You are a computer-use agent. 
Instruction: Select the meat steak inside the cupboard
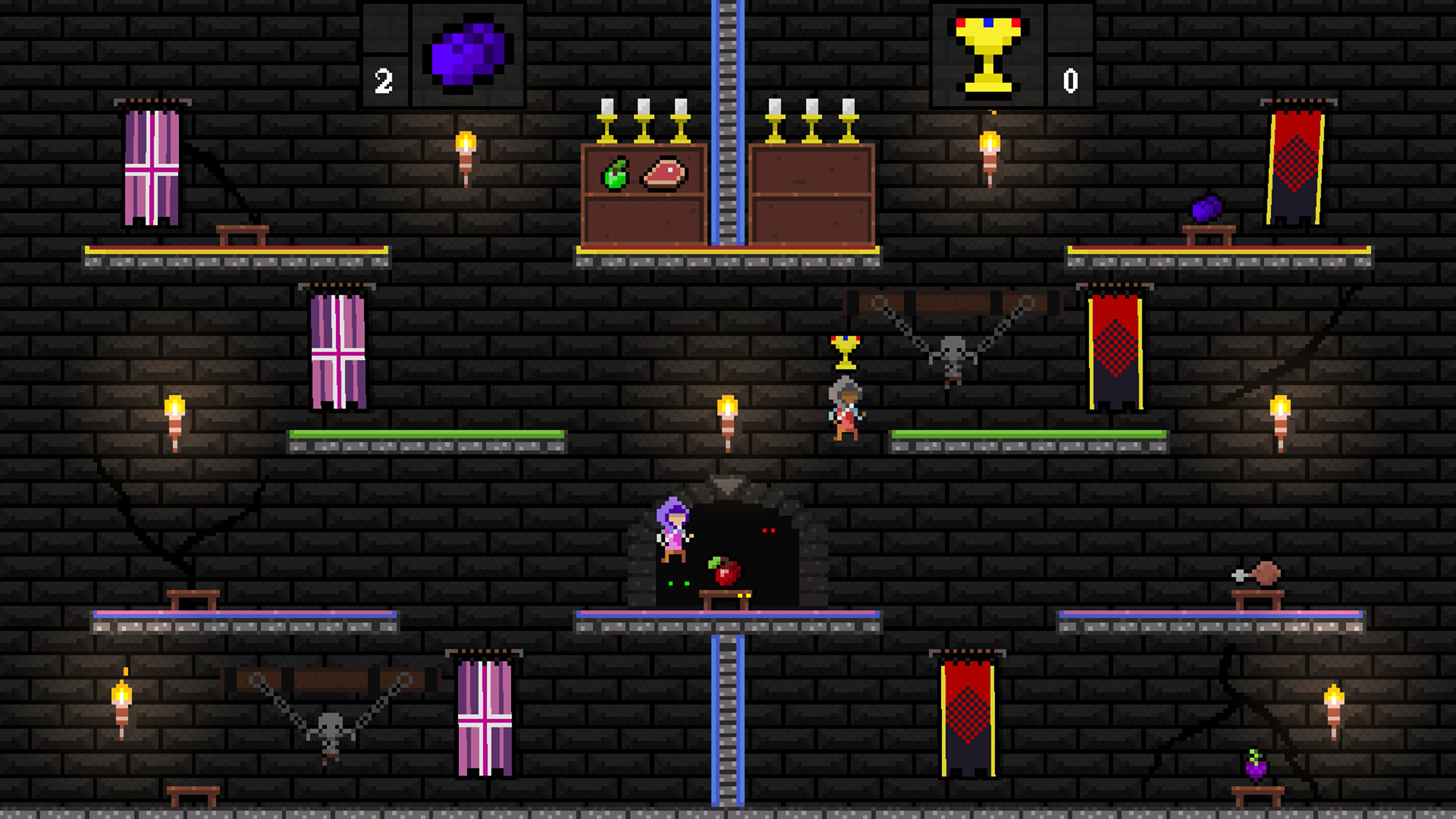pos(665,174)
